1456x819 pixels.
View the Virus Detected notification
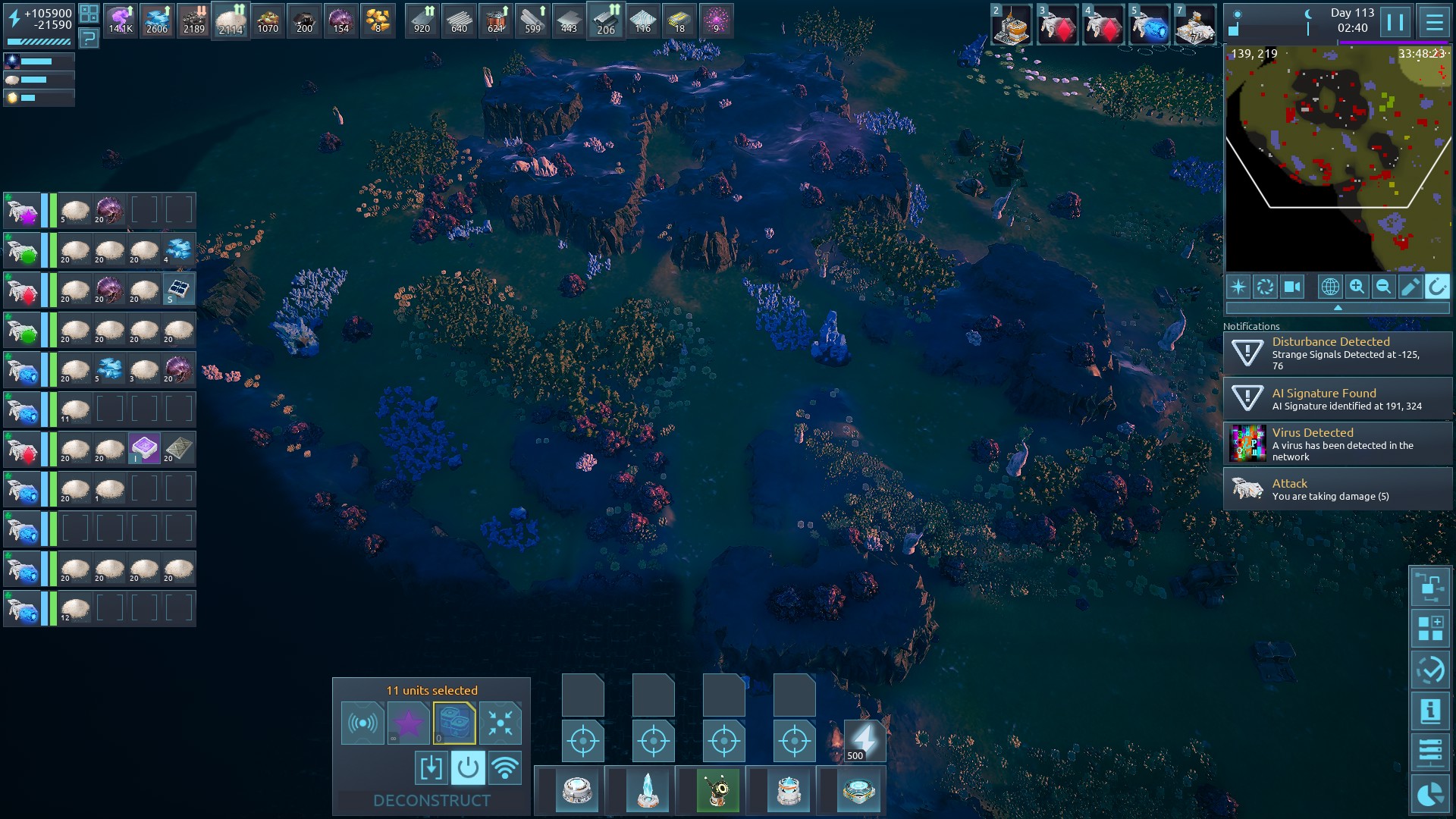point(1338,444)
